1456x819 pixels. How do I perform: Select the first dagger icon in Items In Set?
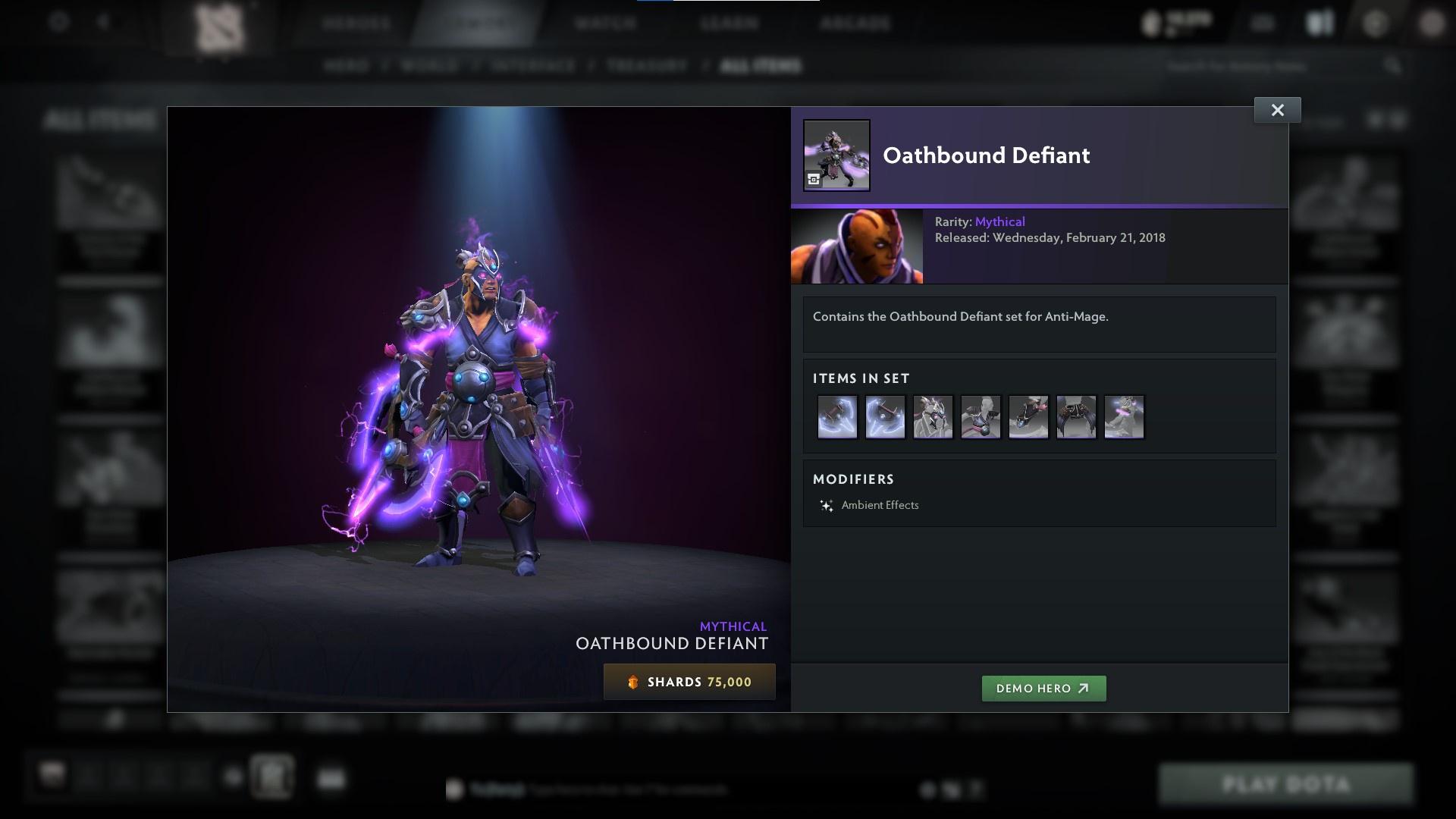coord(836,416)
